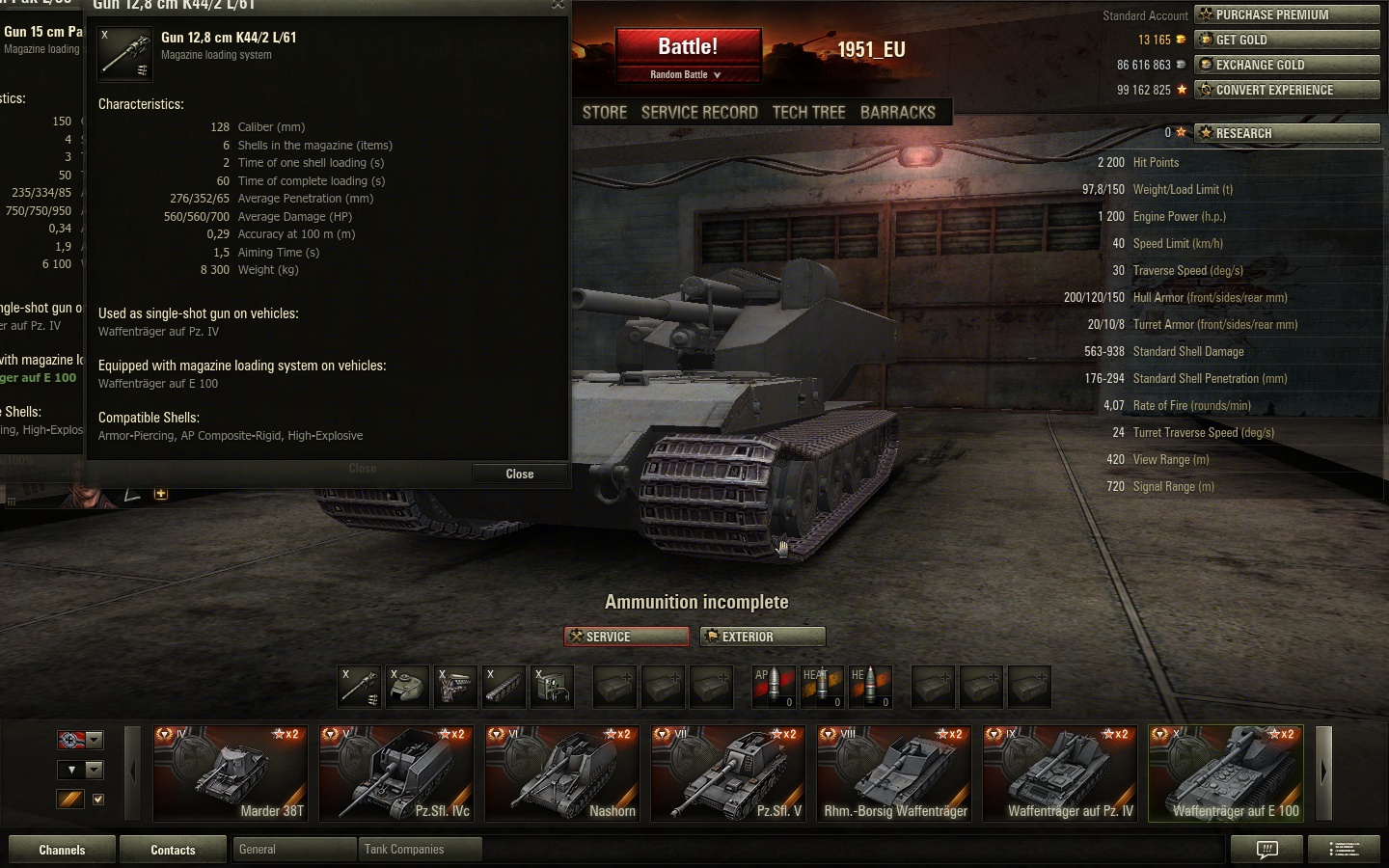
Task: Open the Store menu
Action: tap(605, 113)
